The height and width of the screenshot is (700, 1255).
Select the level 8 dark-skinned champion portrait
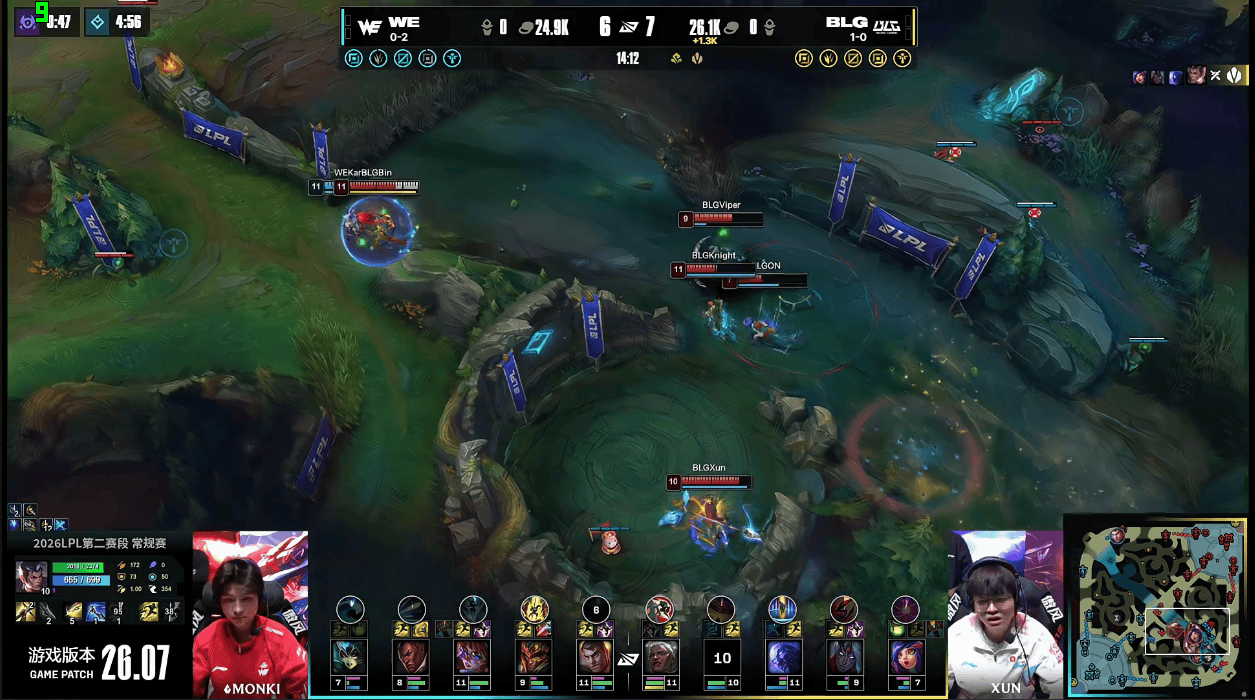[x=412, y=657]
